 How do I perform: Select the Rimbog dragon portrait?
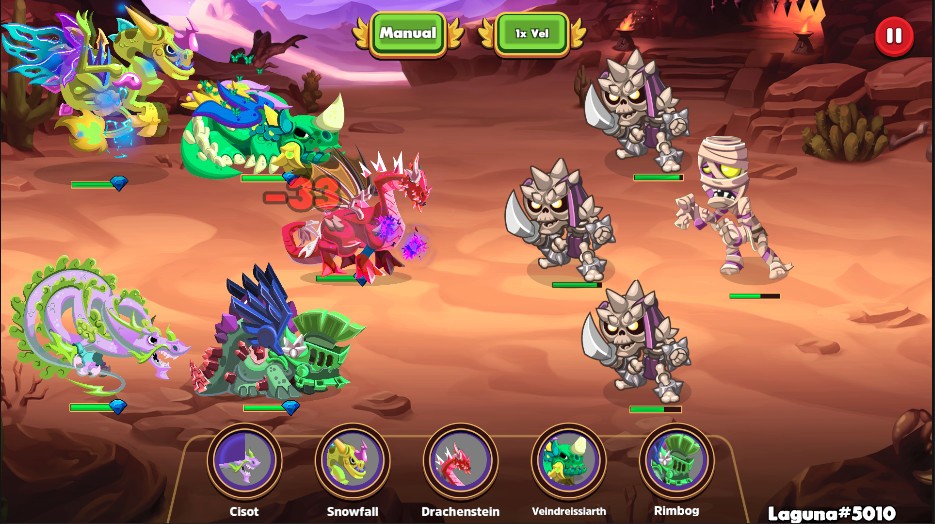pyautogui.click(x=676, y=460)
